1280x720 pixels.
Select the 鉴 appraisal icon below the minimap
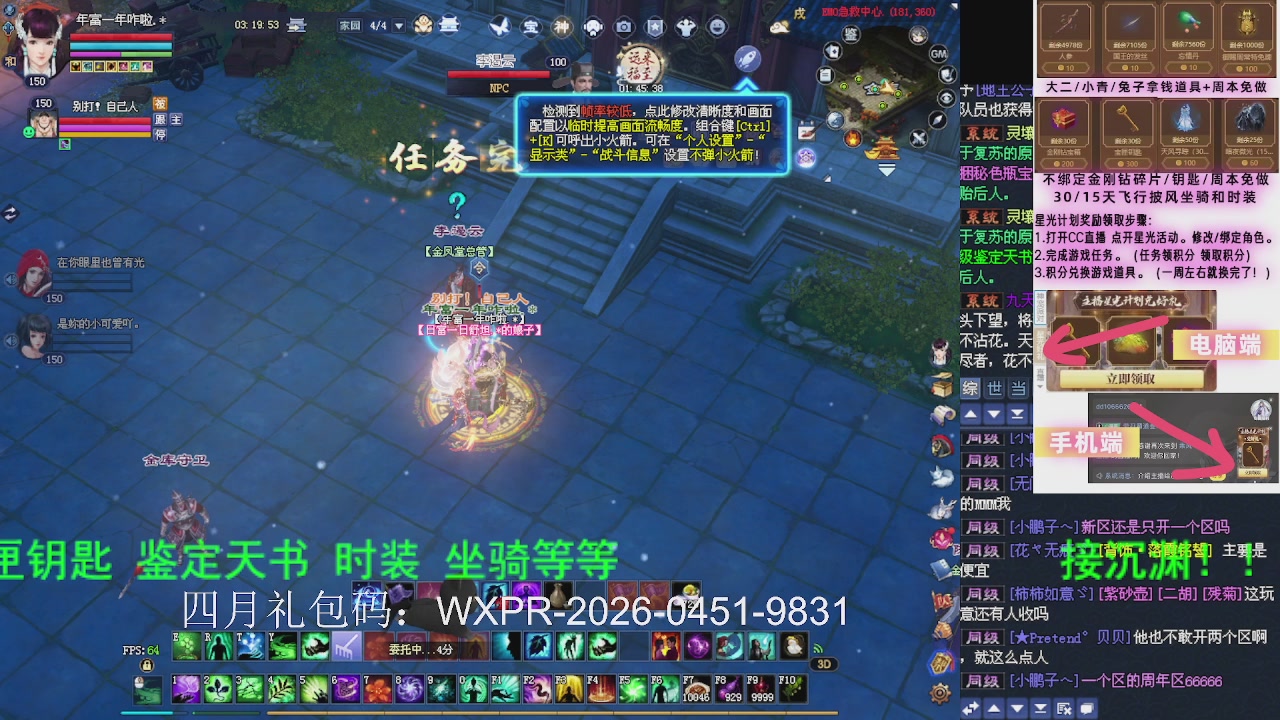point(851,33)
